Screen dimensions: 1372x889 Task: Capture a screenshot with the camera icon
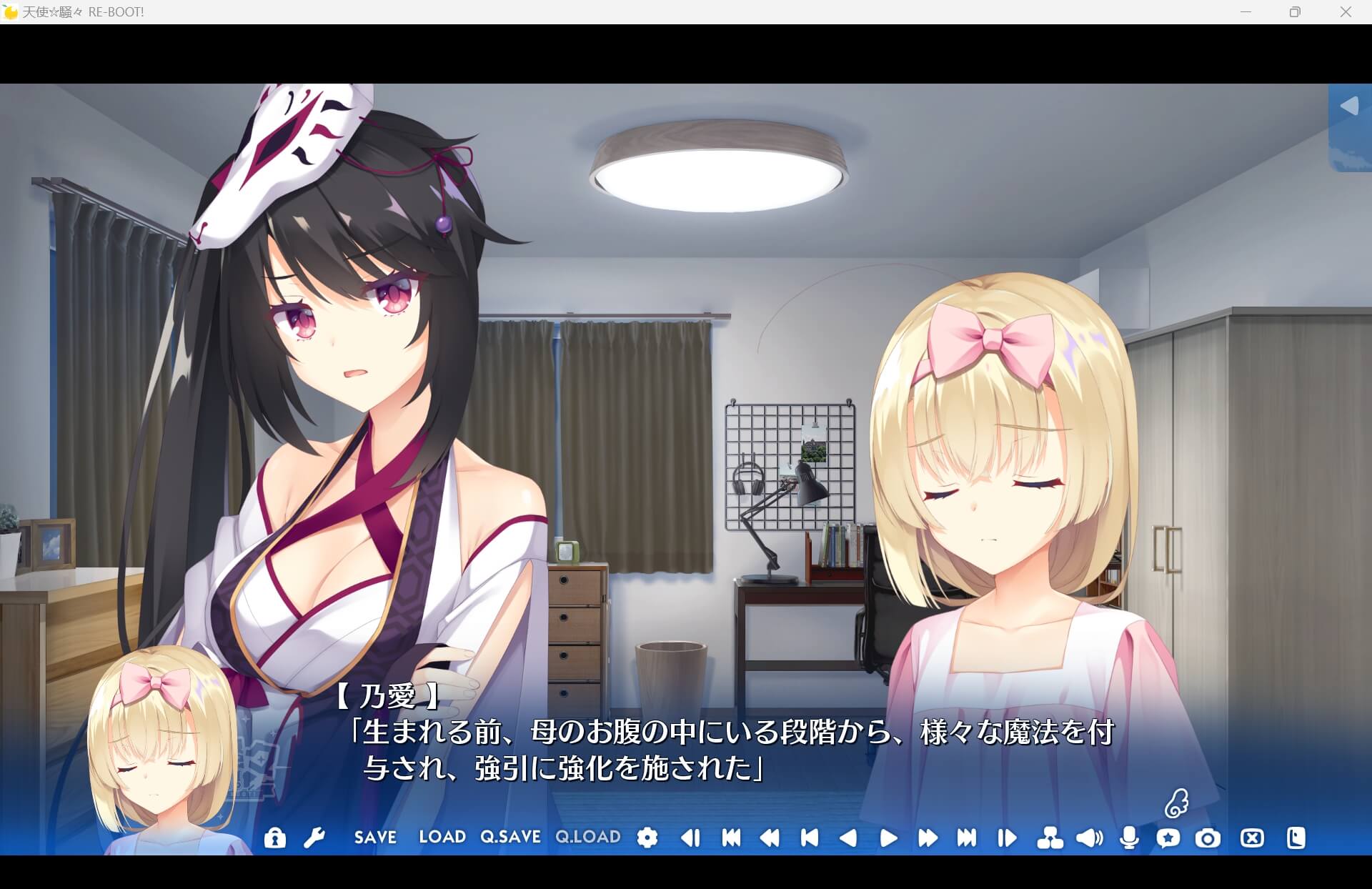pyautogui.click(x=1208, y=838)
